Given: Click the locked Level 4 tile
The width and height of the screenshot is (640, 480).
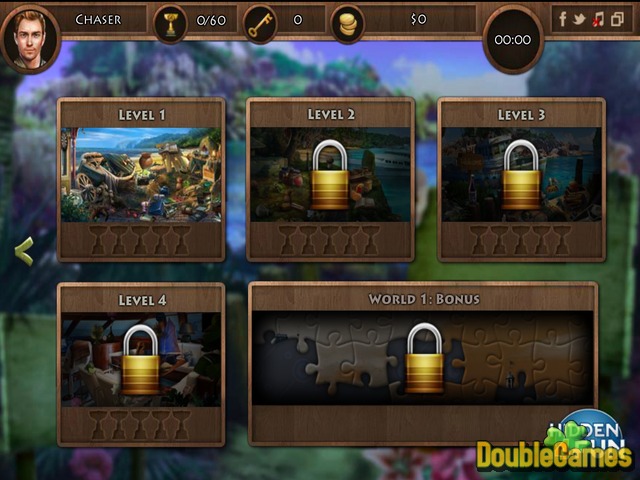Looking at the screenshot, I should pyautogui.click(x=141, y=359).
